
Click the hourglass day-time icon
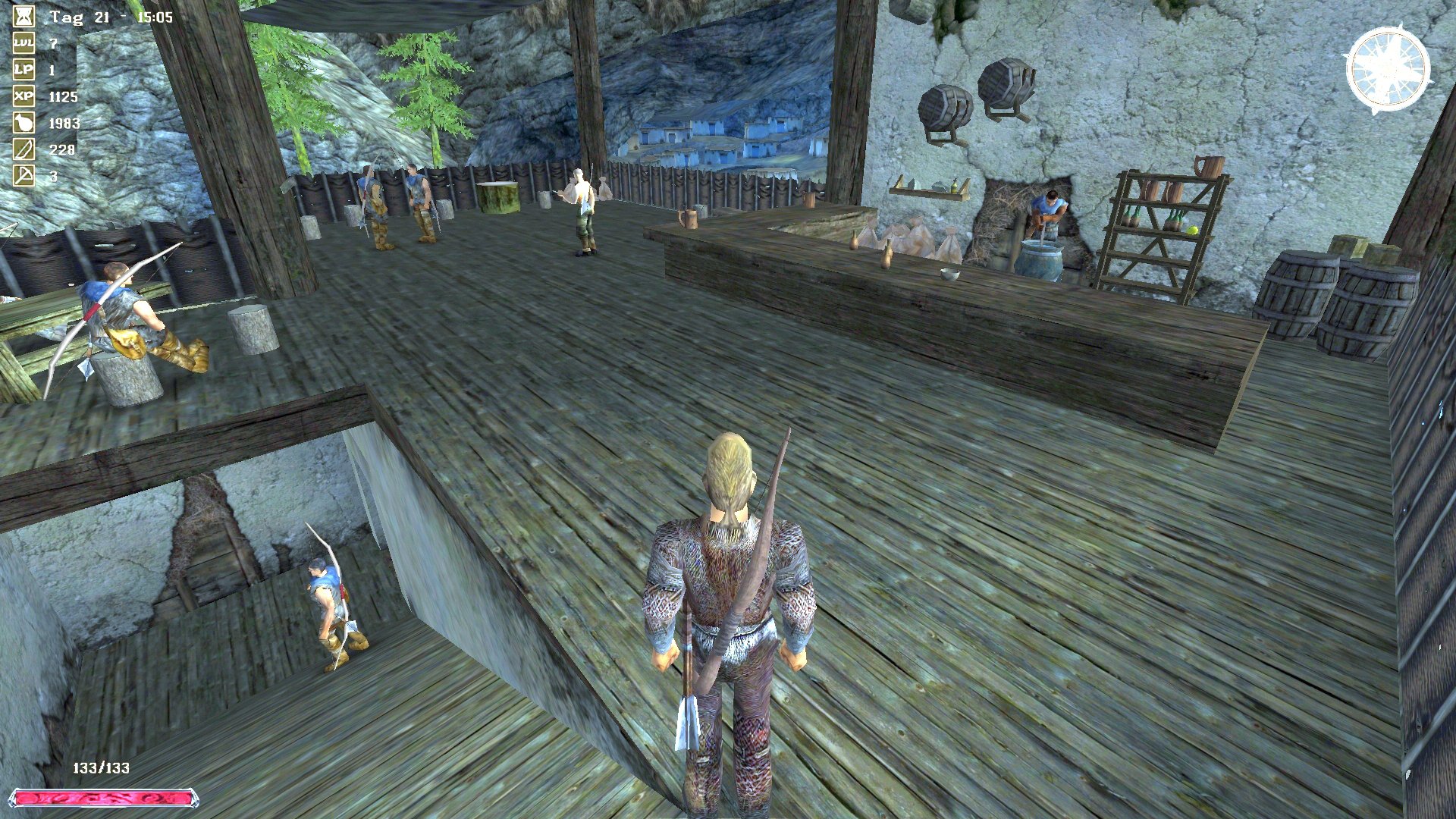click(24, 17)
